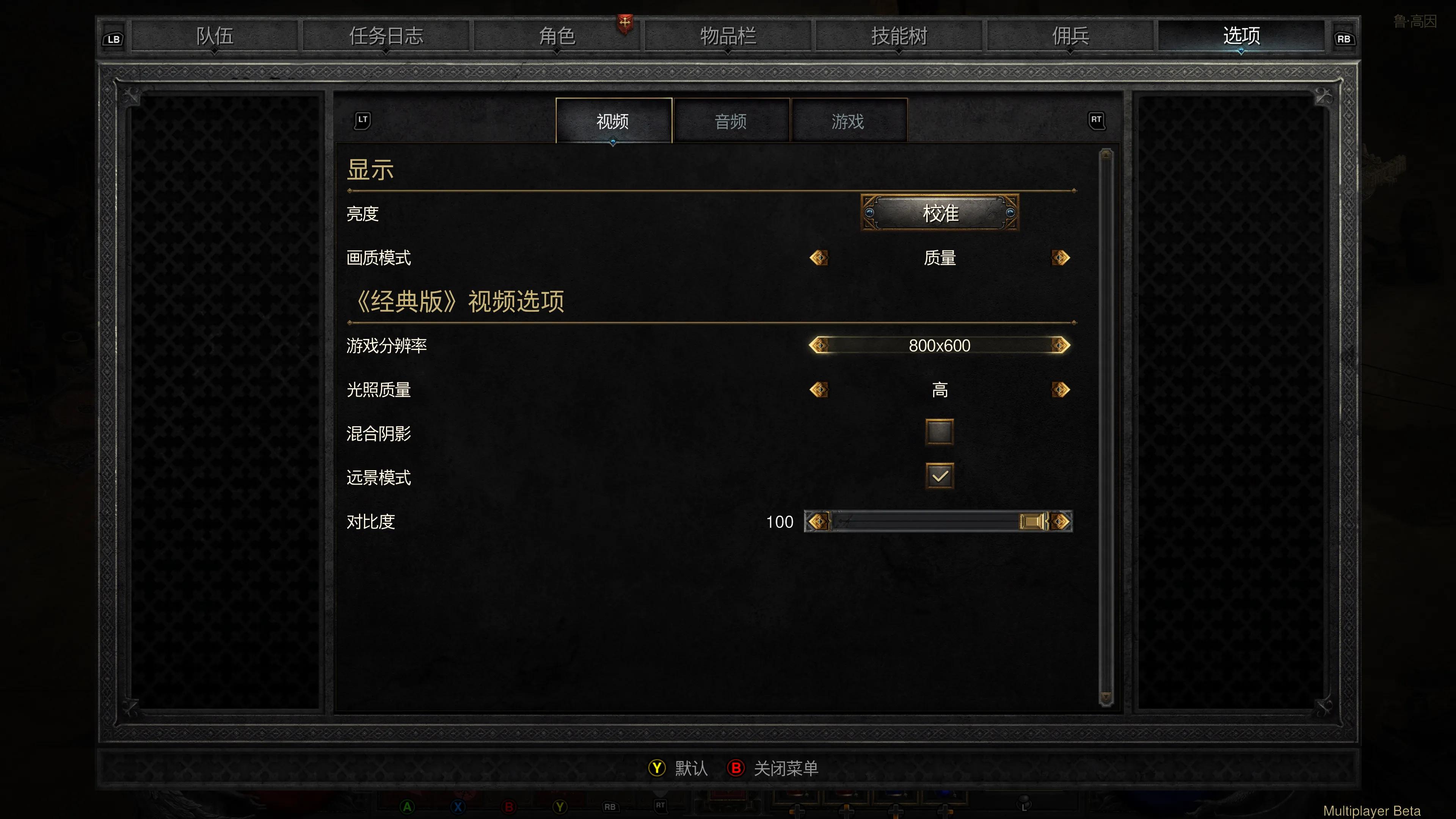Click the yellow Y button glyph beside 默认
The width and height of the screenshot is (1456, 819).
click(x=656, y=768)
